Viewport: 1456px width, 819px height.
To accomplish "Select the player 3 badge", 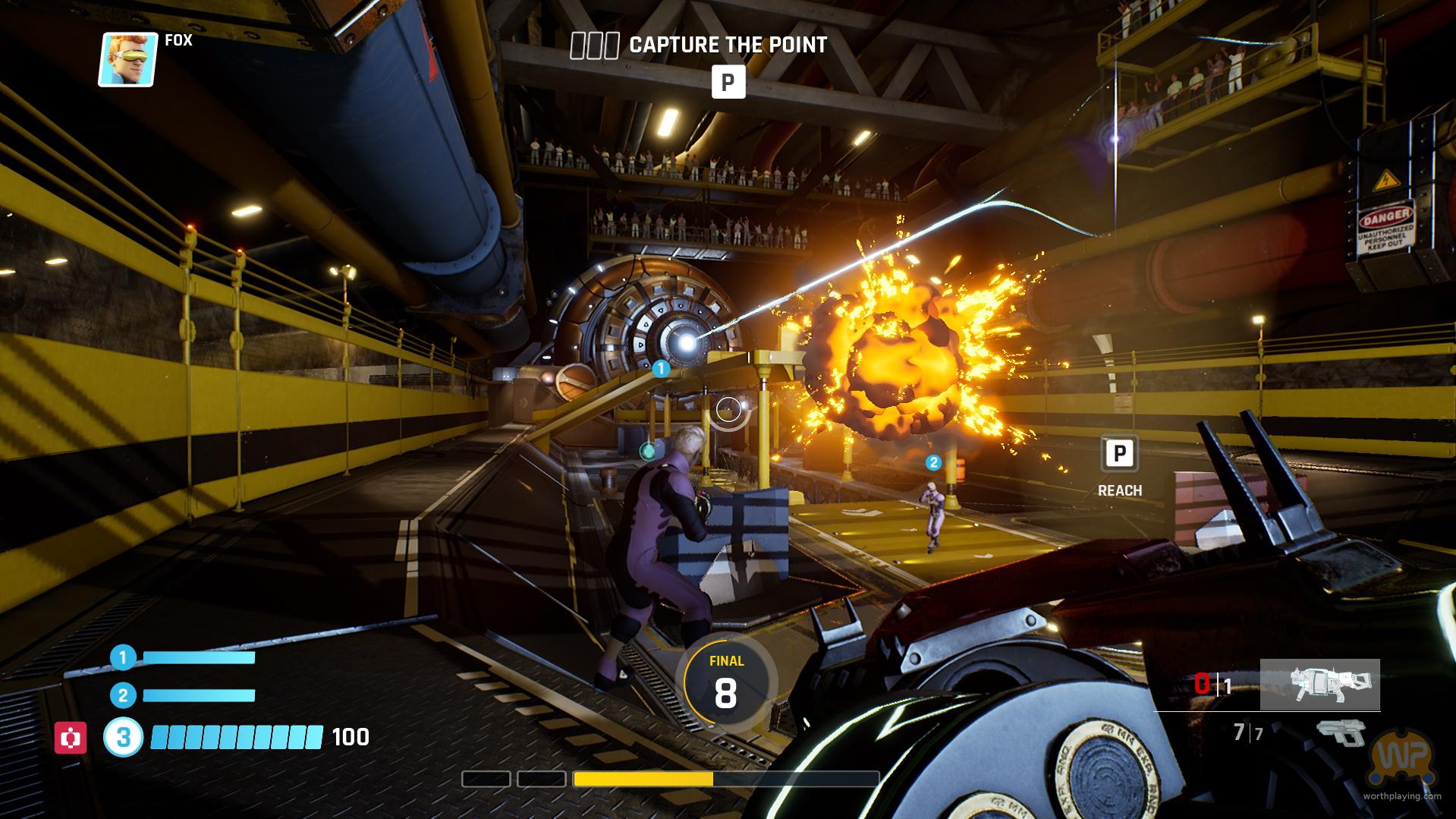I will [x=123, y=737].
